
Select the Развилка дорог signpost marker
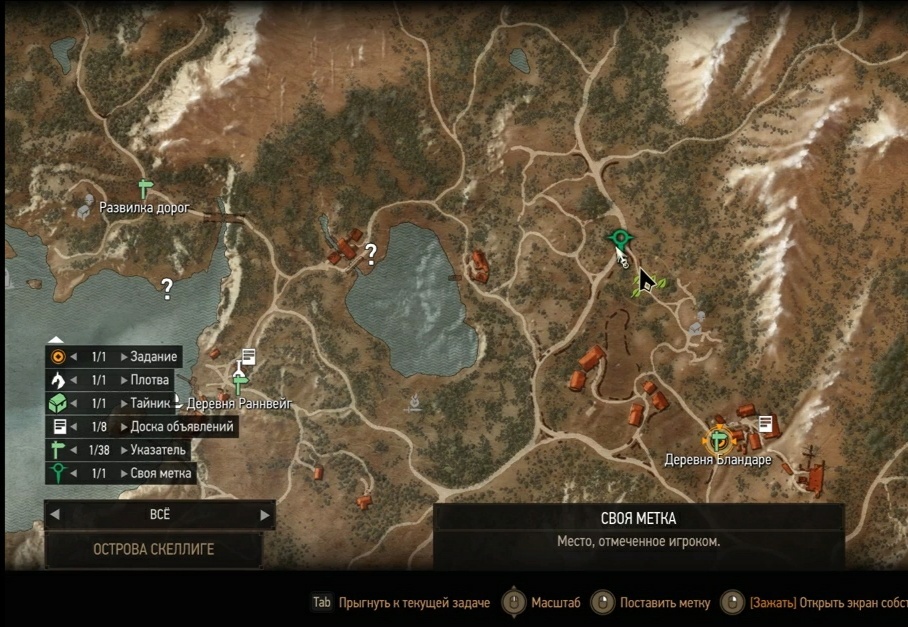click(x=145, y=188)
